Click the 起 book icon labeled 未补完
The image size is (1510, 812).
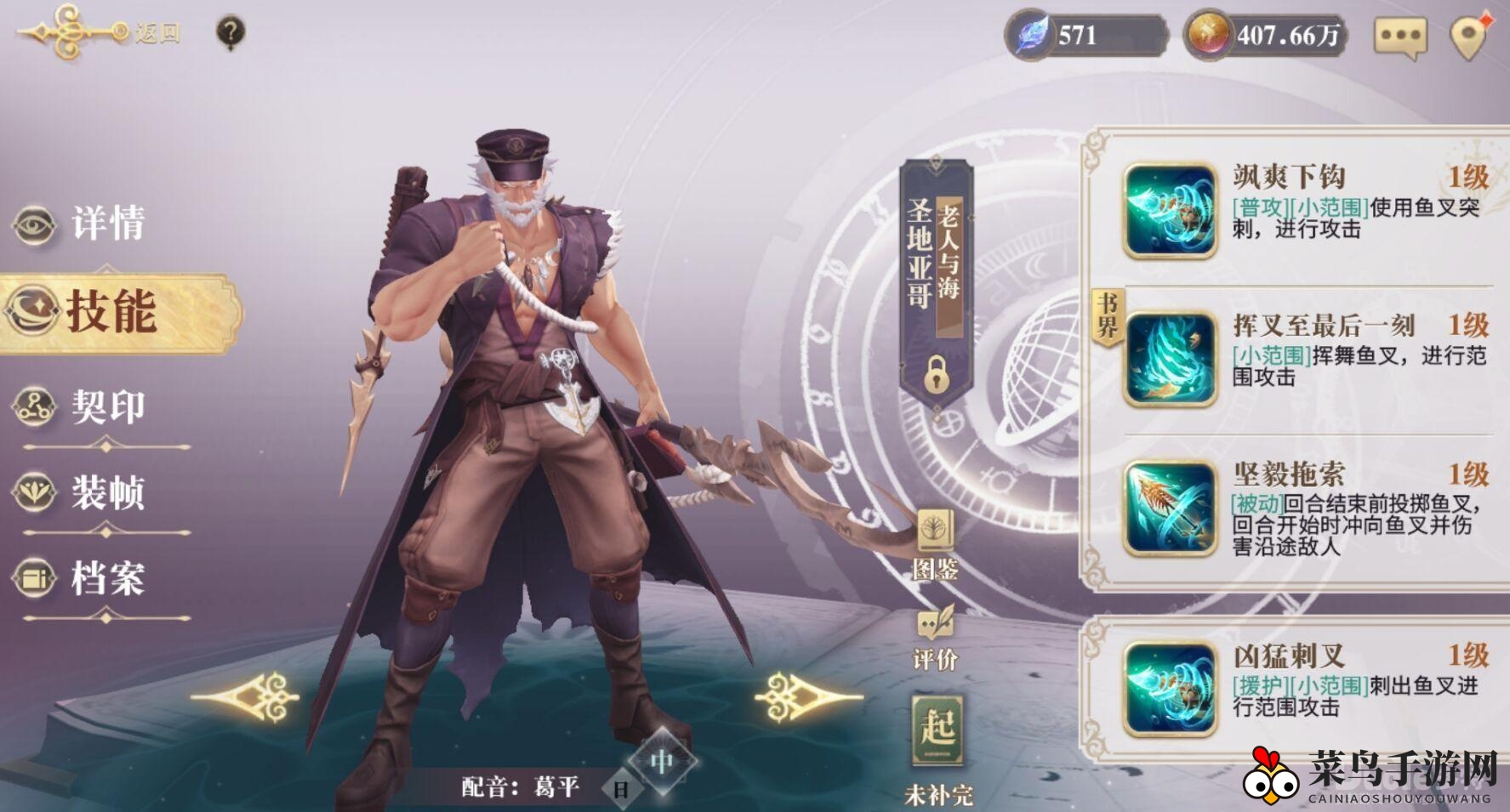(x=937, y=731)
